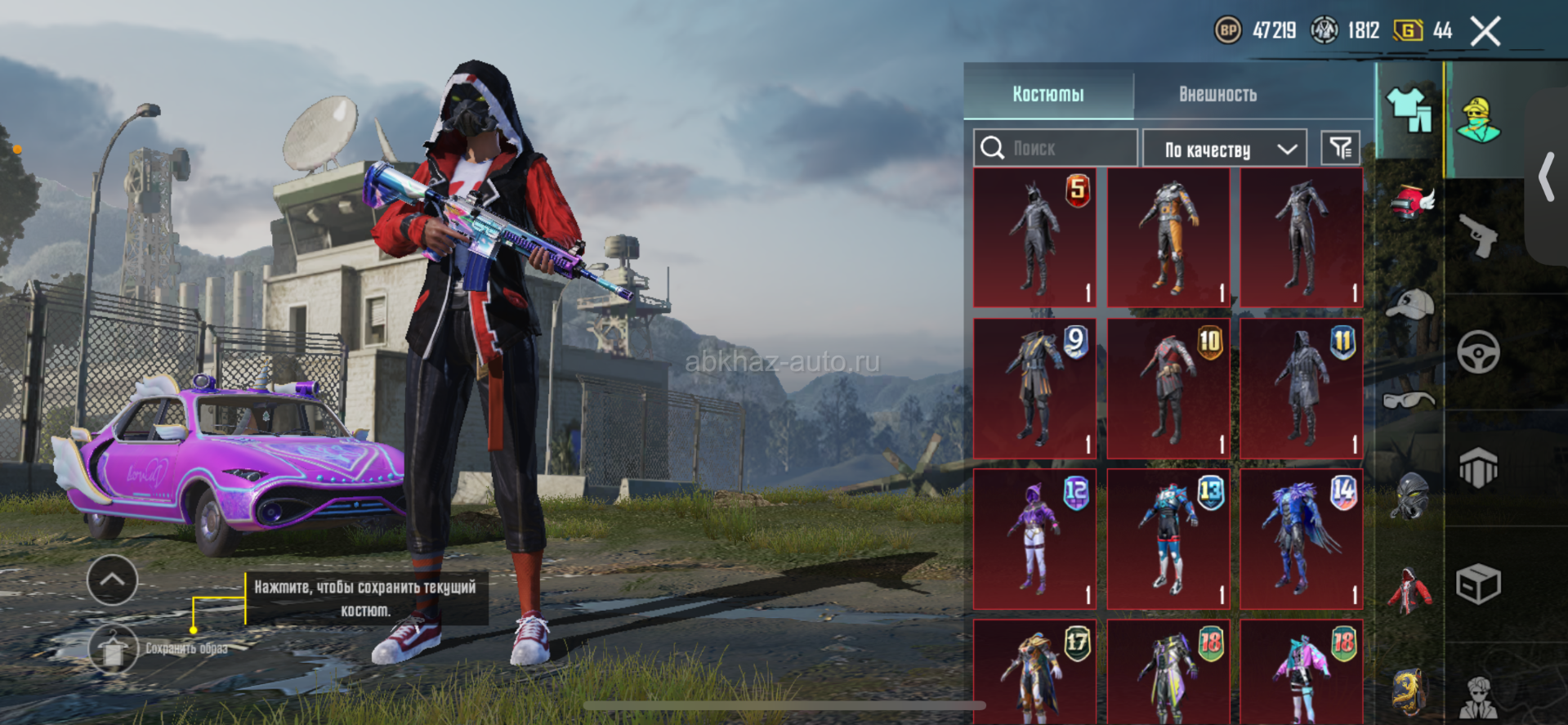This screenshot has width=1568, height=725.
Task: Select the costume with badge 9
Action: [x=1034, y=388]
